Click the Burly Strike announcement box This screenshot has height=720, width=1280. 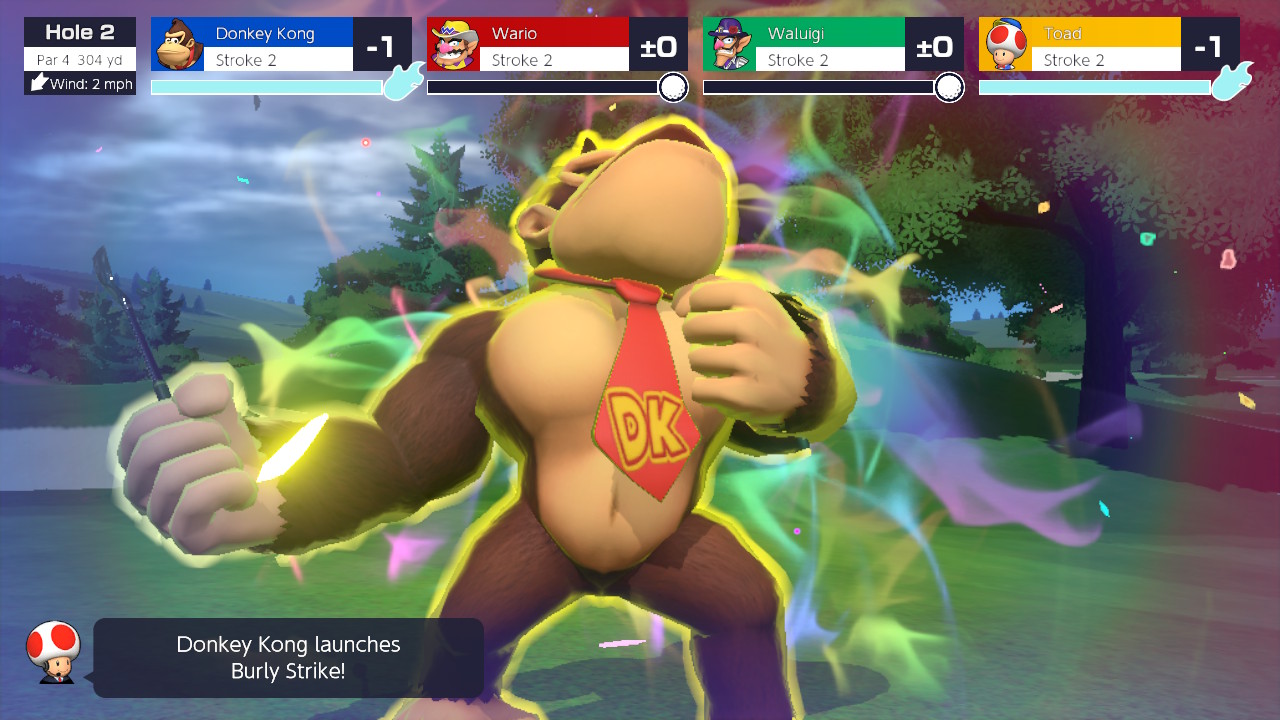coord(288,657)
